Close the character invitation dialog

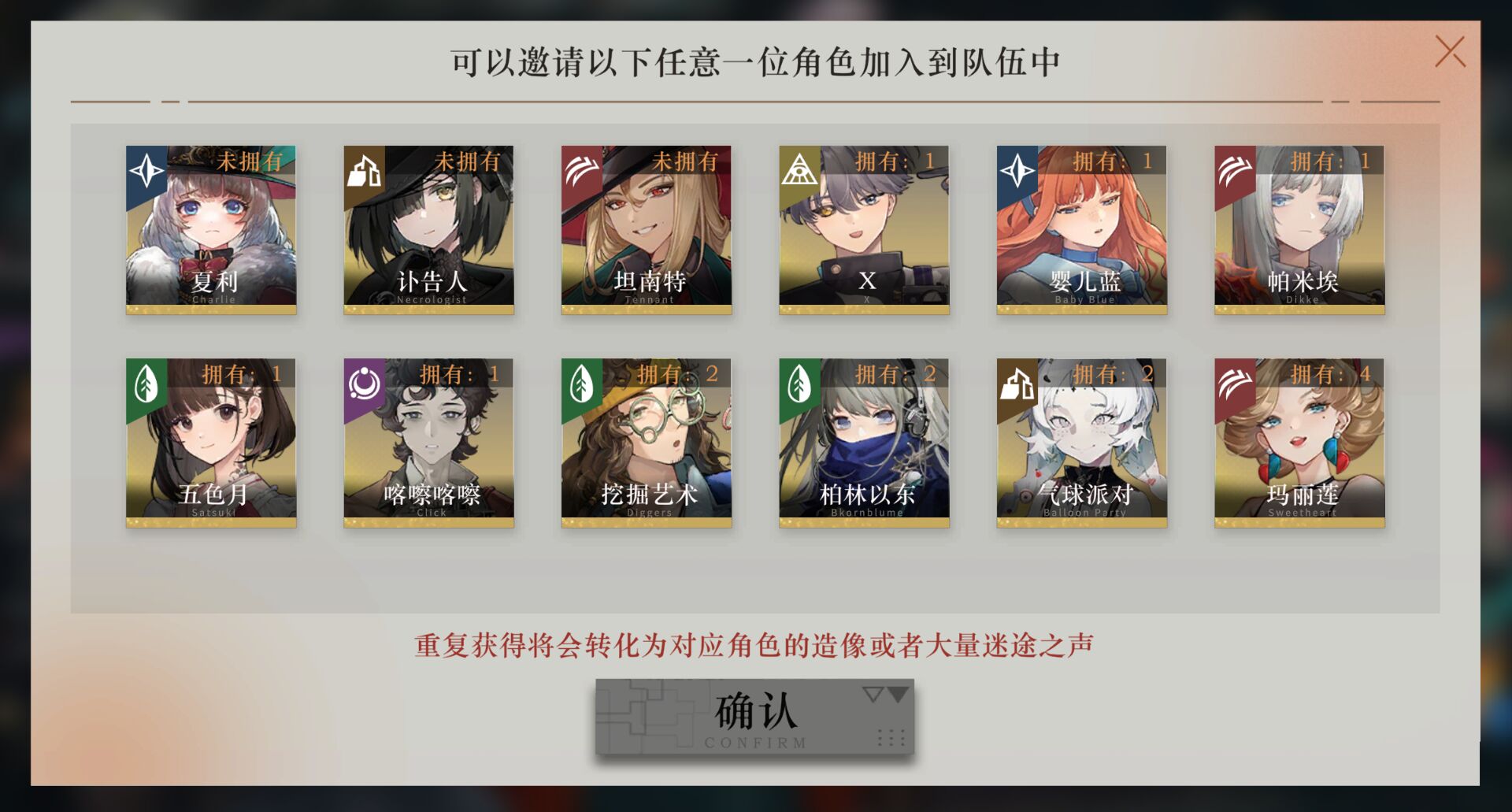tap(1449, 52)
